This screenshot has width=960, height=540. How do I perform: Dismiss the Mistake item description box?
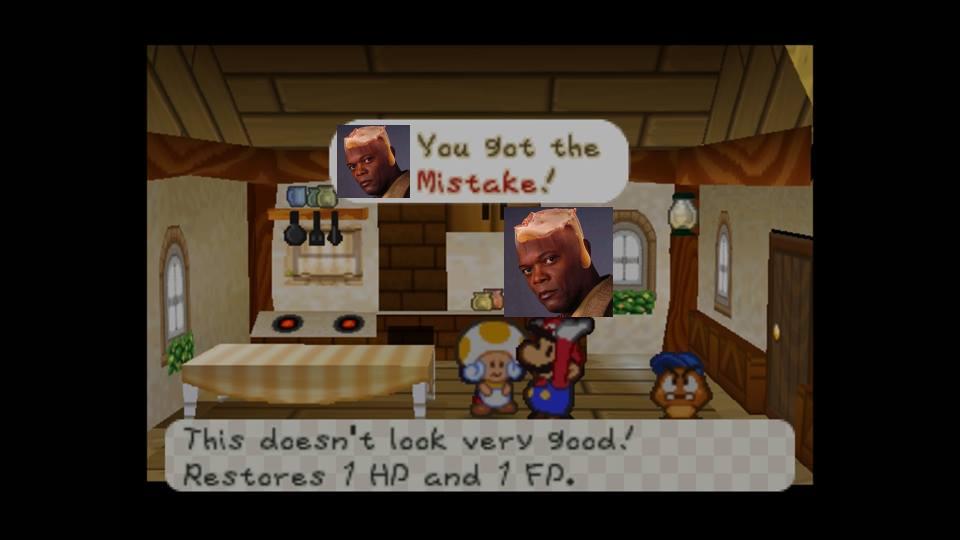479,455
